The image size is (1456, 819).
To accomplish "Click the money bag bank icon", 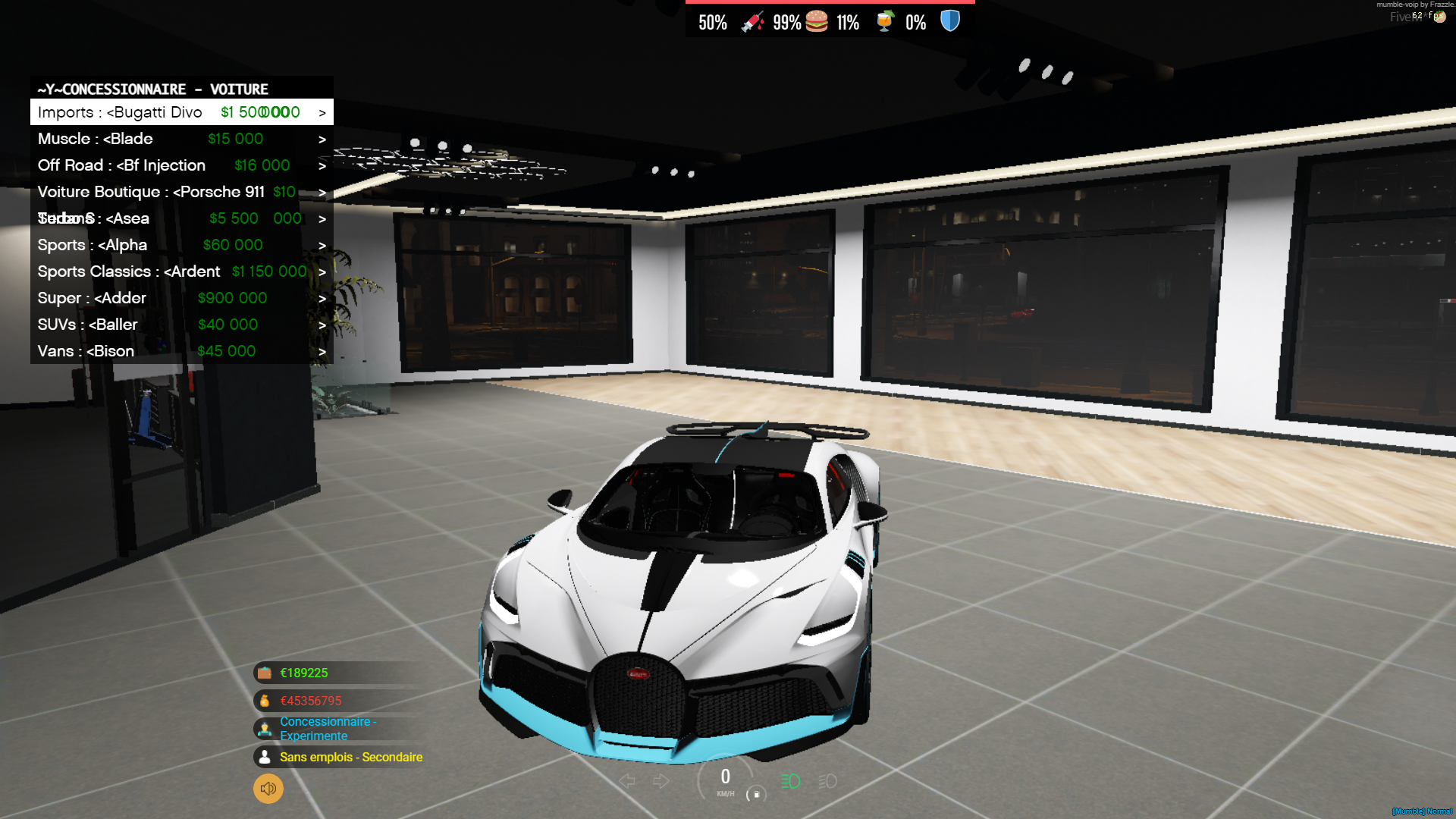I will [264, 701].
